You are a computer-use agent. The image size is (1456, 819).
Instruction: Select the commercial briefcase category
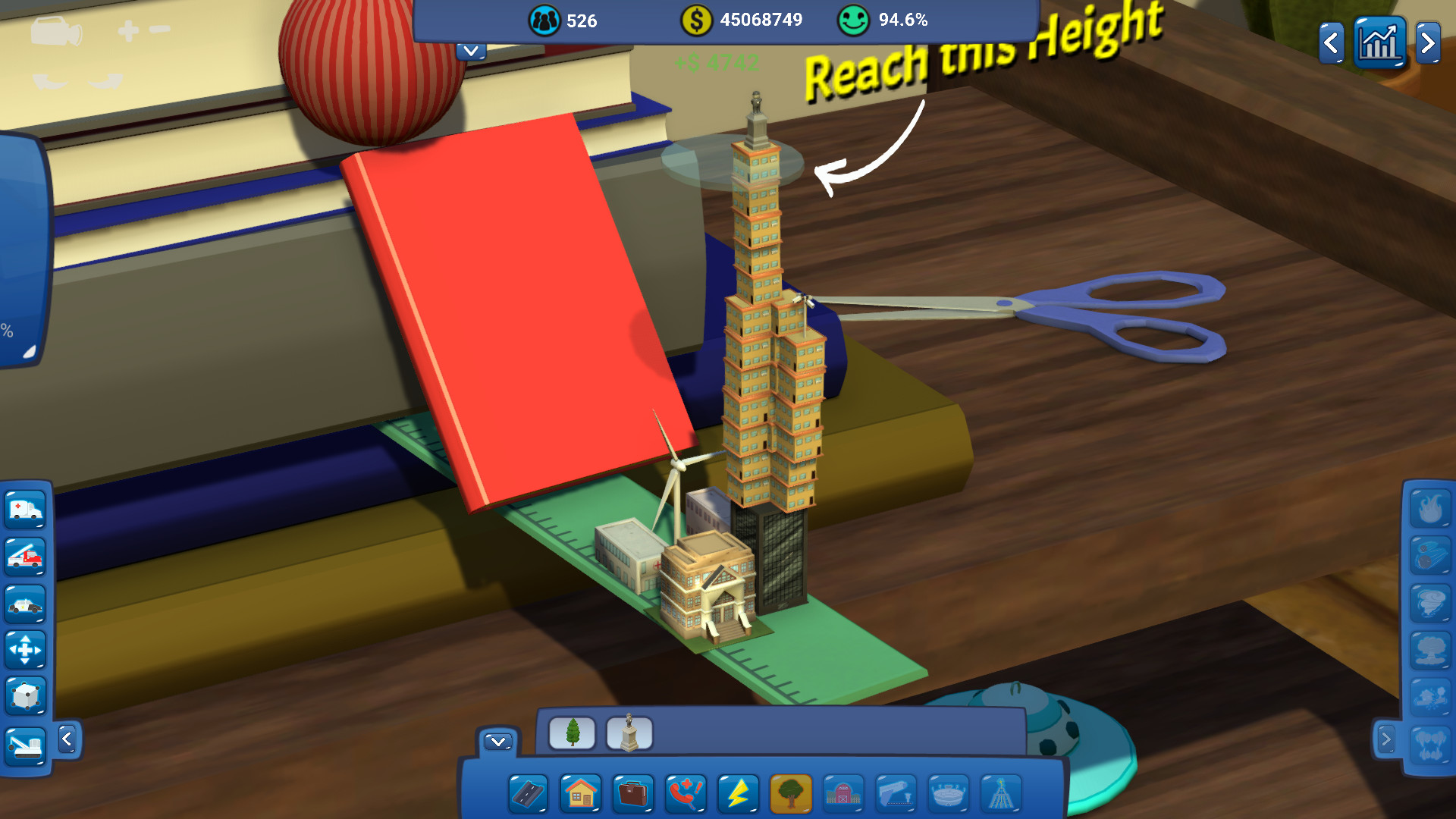click(632, 794)
